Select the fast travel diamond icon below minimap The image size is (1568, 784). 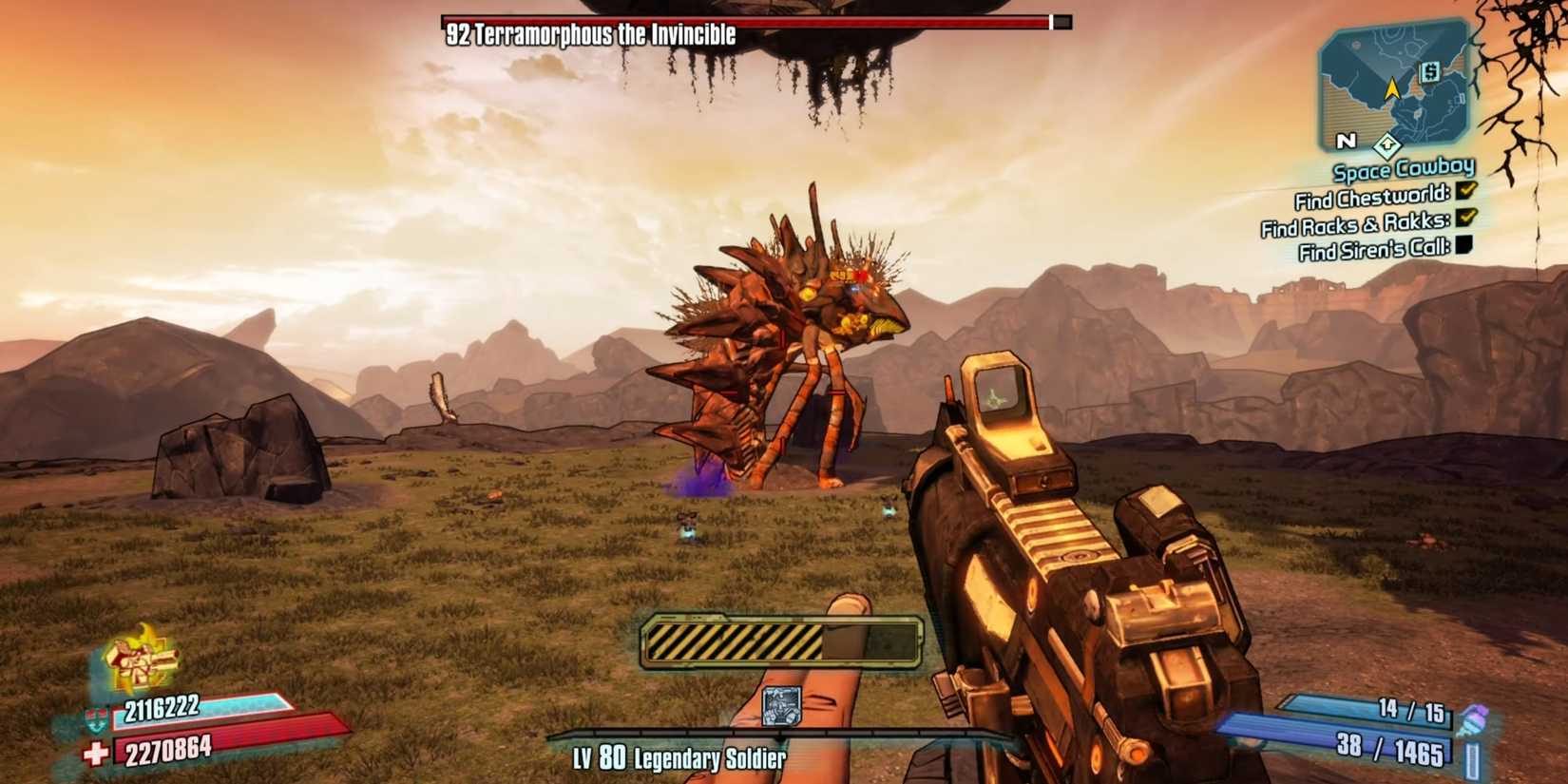[x=1388, y=145]
